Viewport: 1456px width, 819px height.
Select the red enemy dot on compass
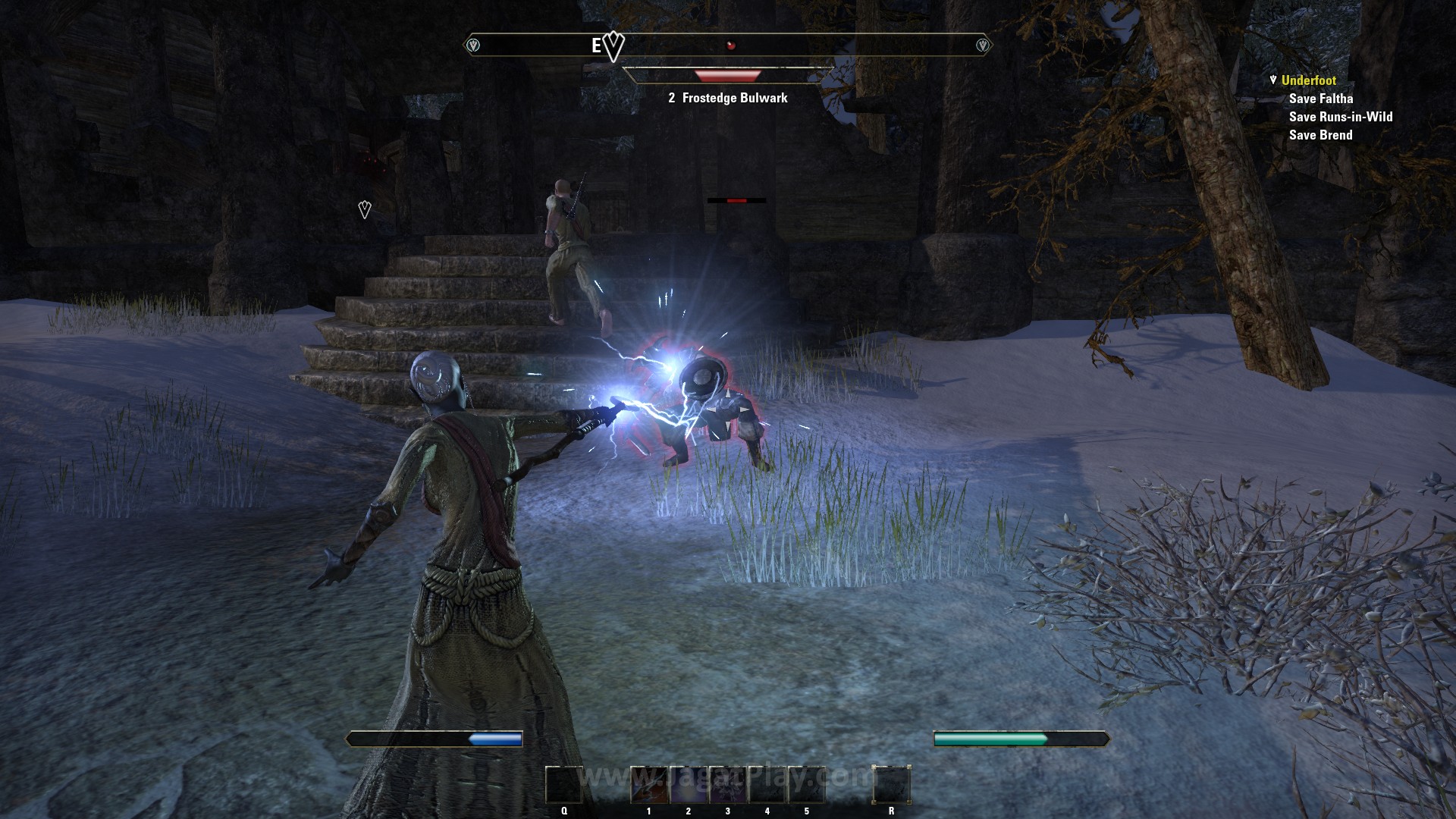(x=731, y=45)
